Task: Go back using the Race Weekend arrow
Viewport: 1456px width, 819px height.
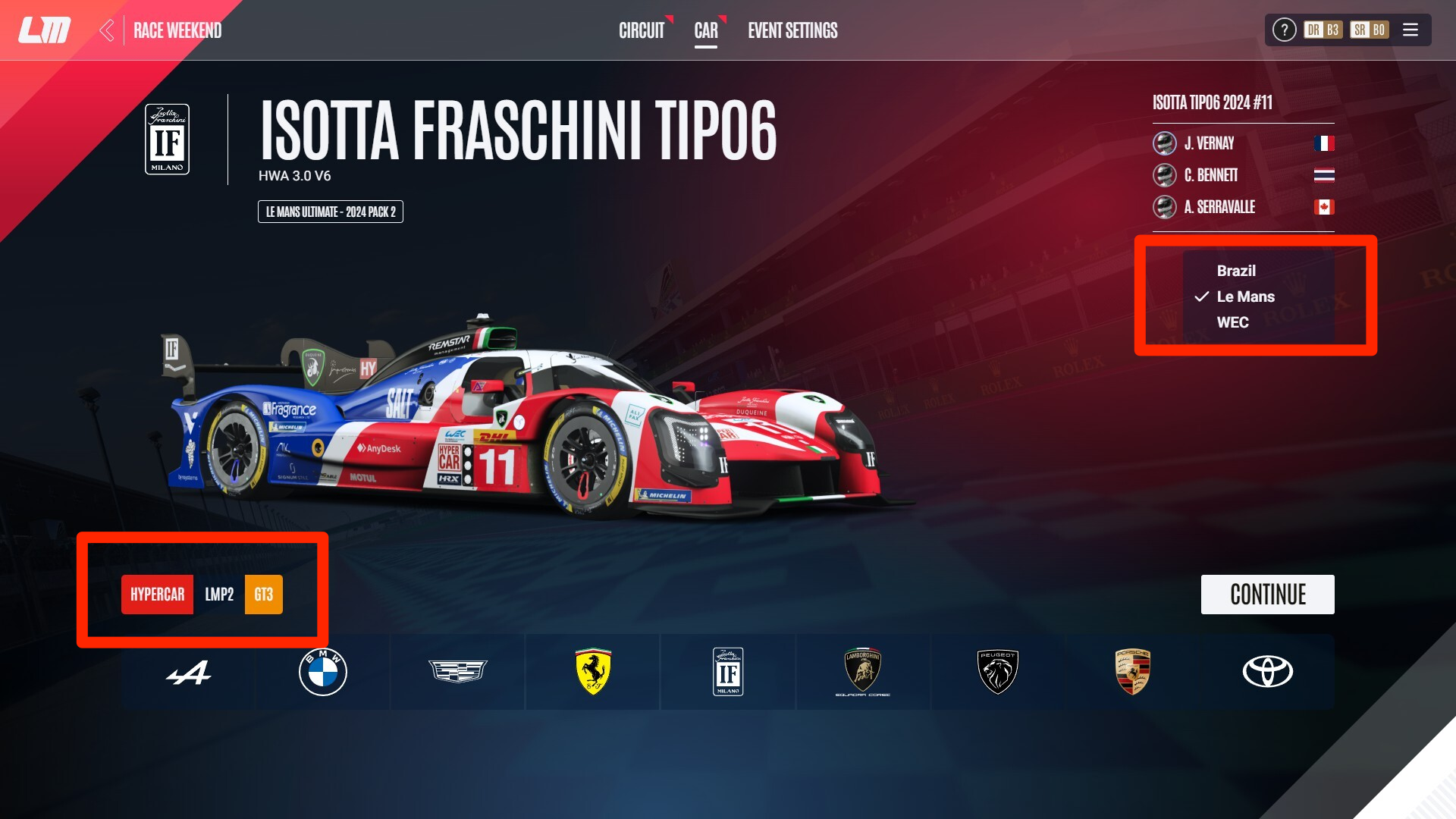Action: click(x=107, y=30)
